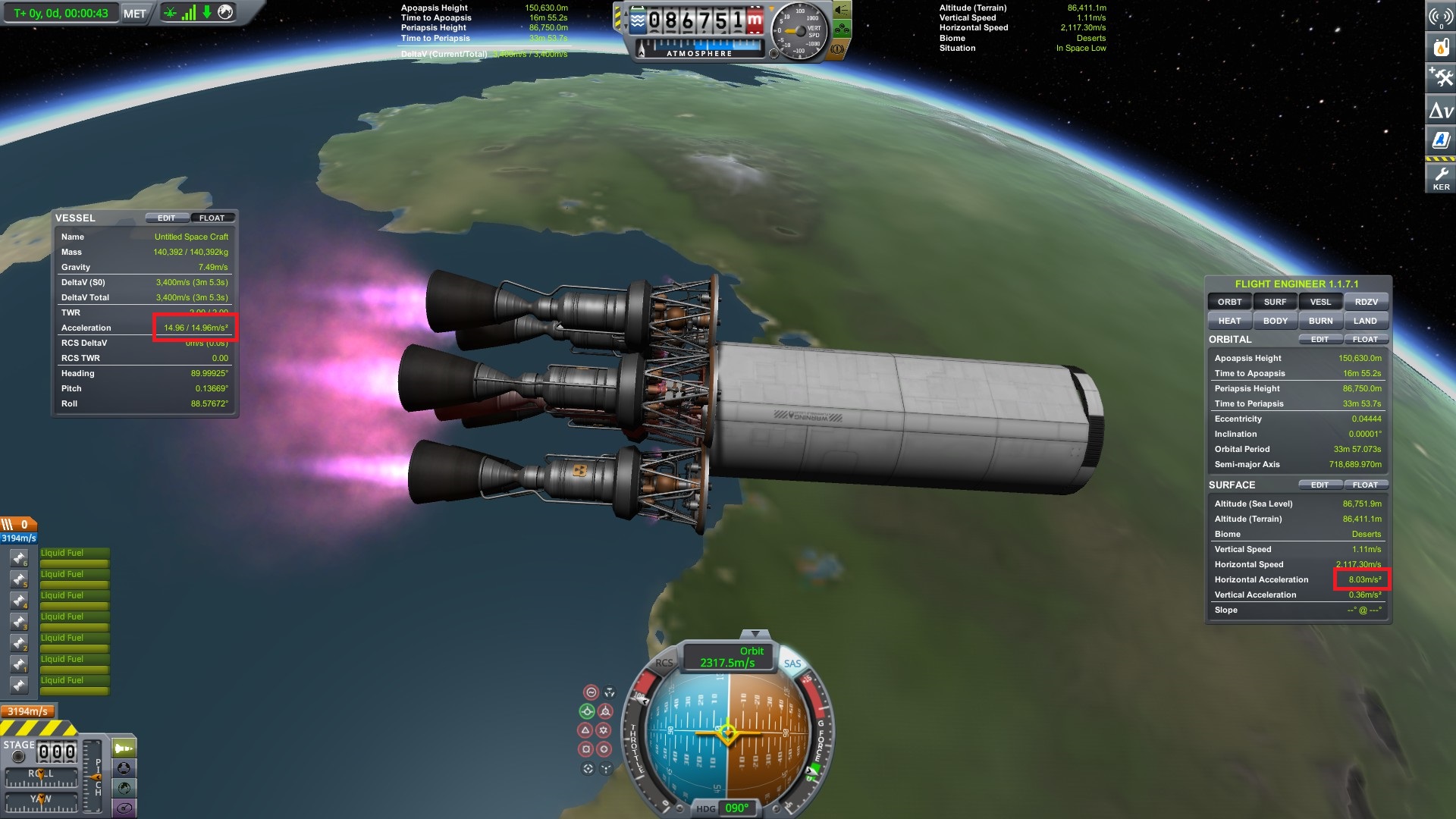Click FLOAT on the VESSEL panel
The height and width of the screenshot is (819, 1456).
212,218
